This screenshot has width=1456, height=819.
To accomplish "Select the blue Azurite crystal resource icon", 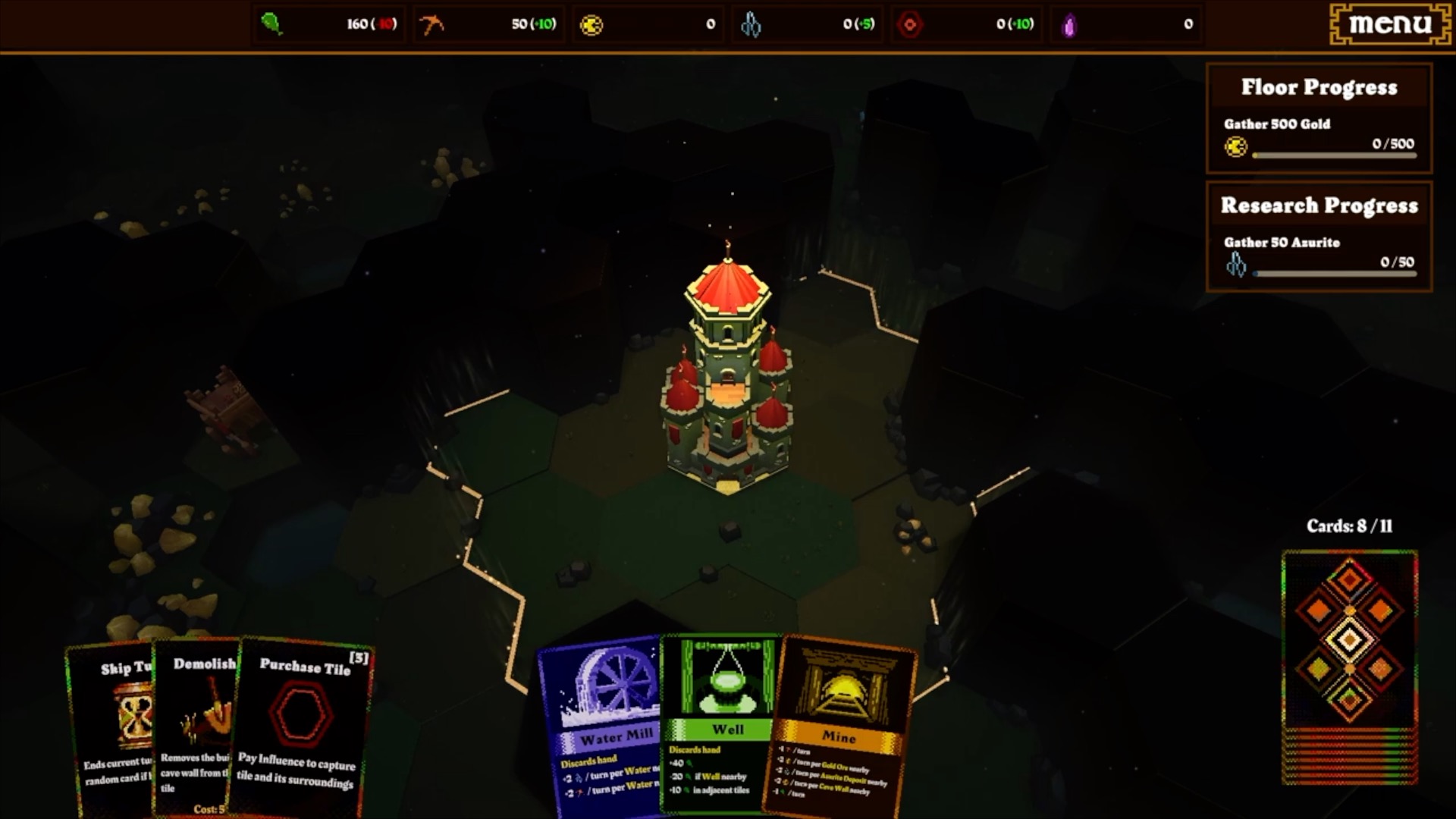I will [x=751, y=24].
